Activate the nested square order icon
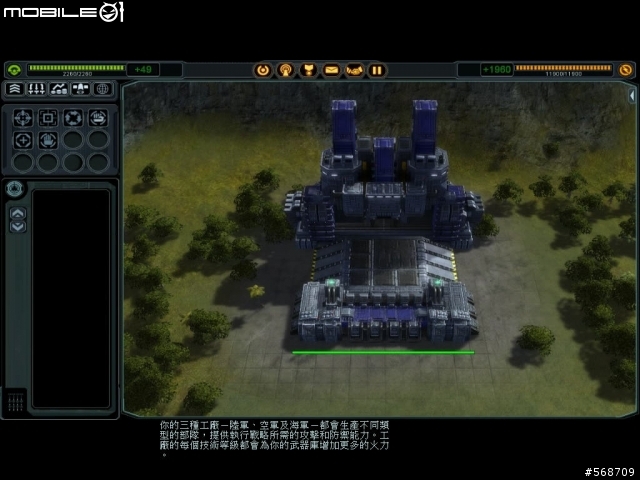This screenshot has height=480, width=640. (x=48, y=117)
